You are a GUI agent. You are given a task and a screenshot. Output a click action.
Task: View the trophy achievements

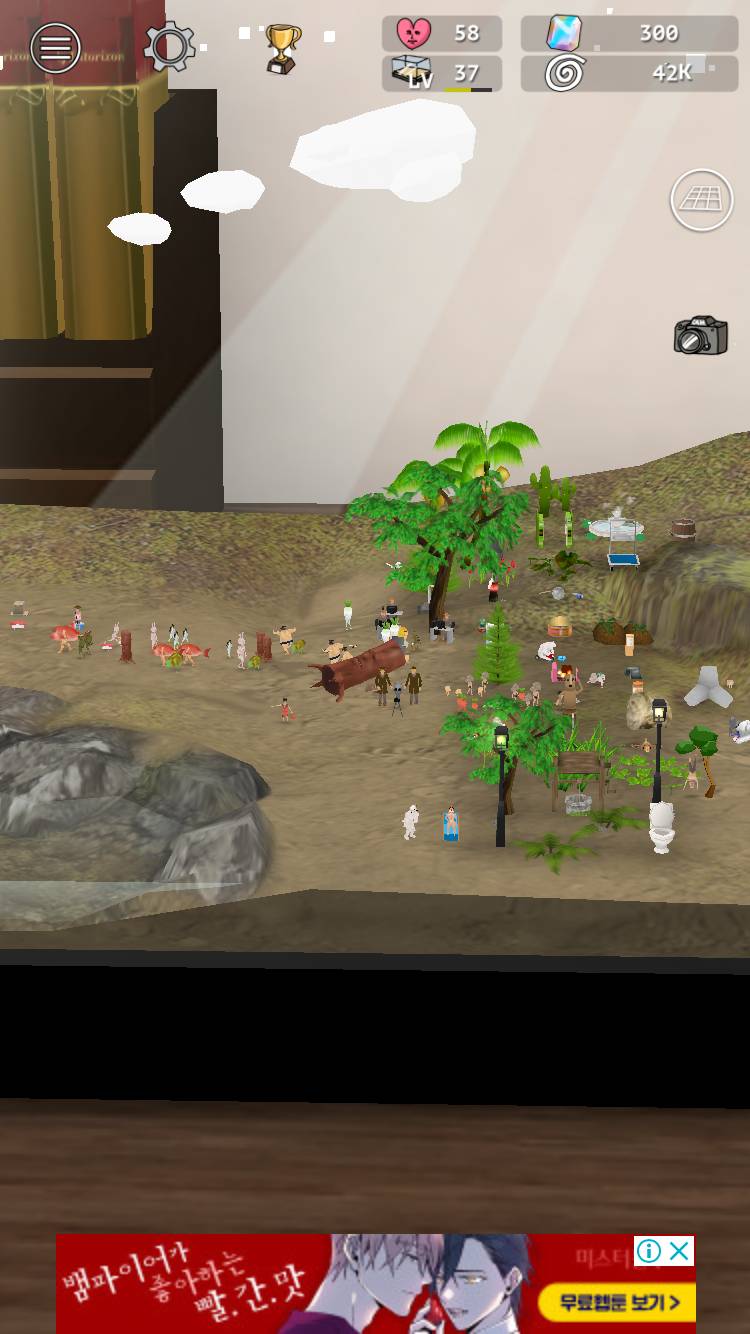tap(282, 47)
